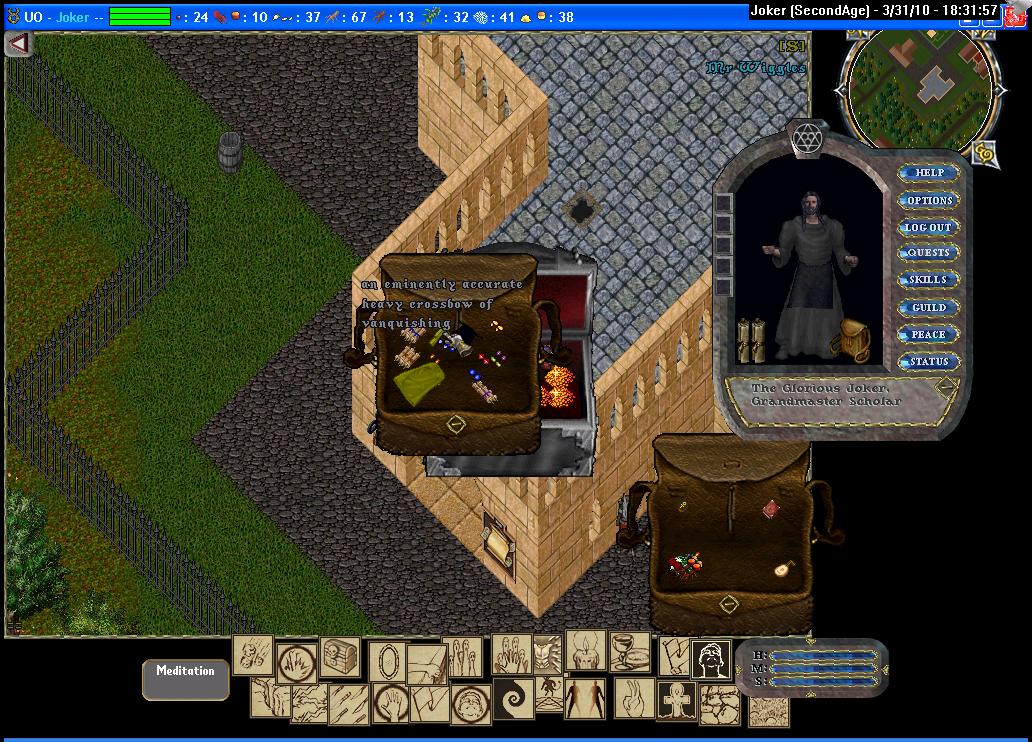The image size is (1032, 742).
Task: Click the scroll icons on the paperdoll
Action: tap(751, 339)
